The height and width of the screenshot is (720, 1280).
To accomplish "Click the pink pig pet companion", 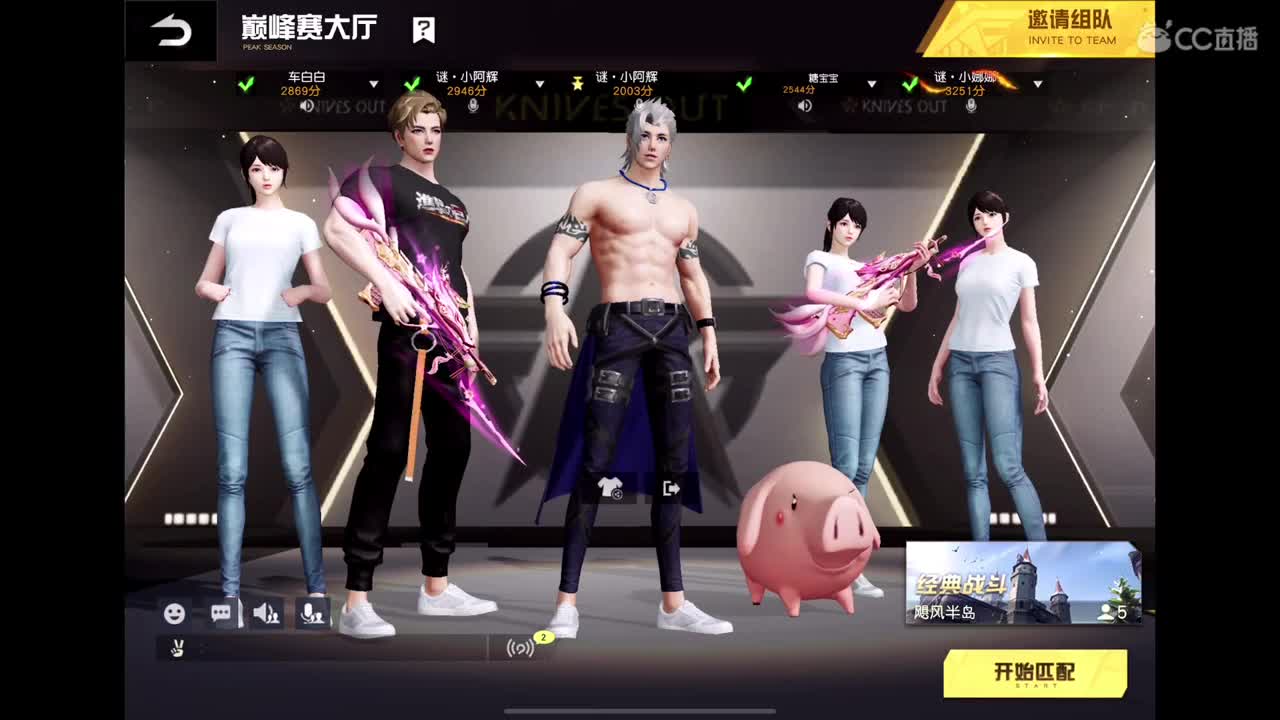I will pyautogui.click(x=810, y=540).
